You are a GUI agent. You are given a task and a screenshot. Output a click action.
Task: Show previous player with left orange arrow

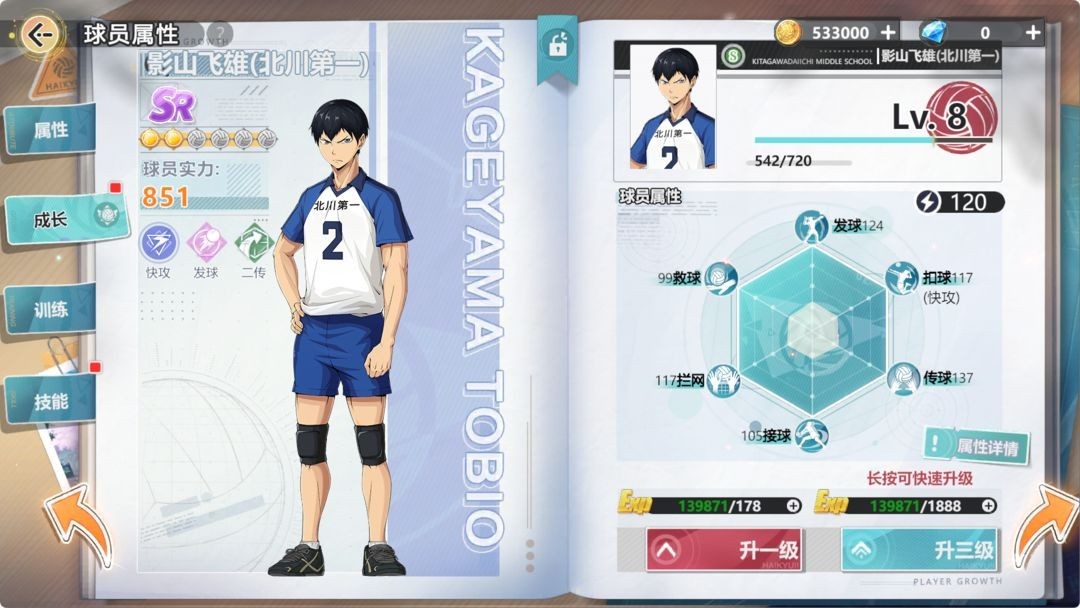76,524
